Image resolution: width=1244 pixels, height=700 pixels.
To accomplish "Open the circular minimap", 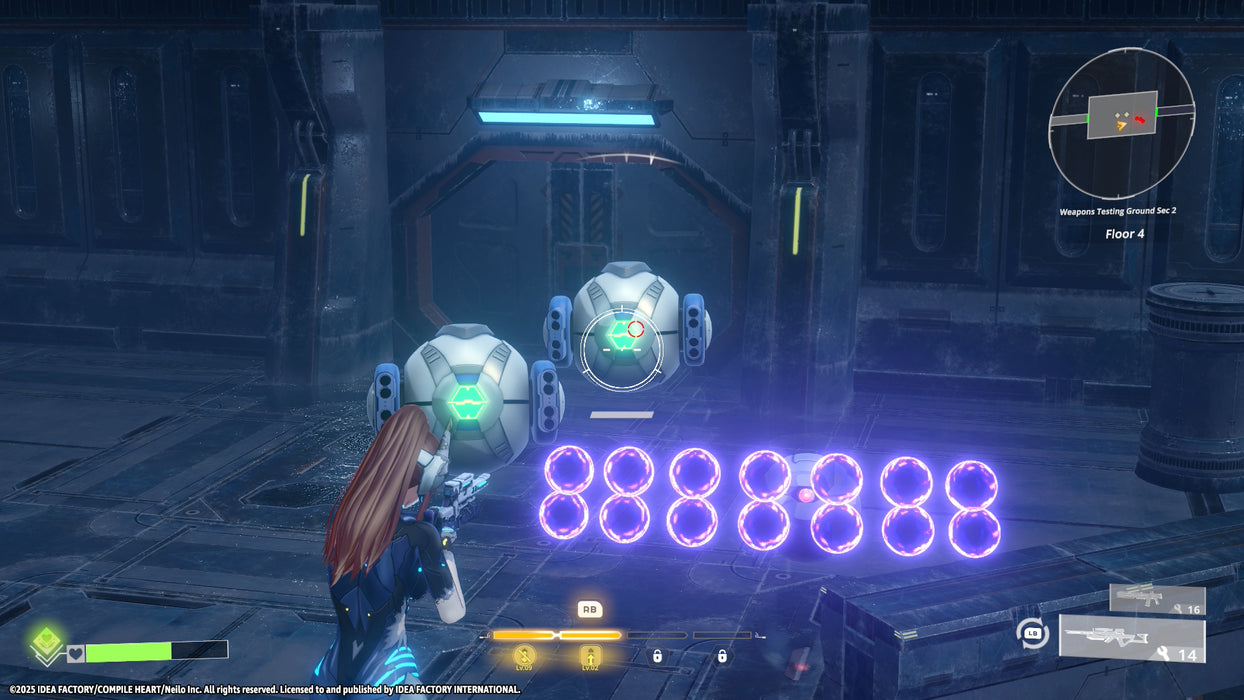I will [x=1121, y=122].
